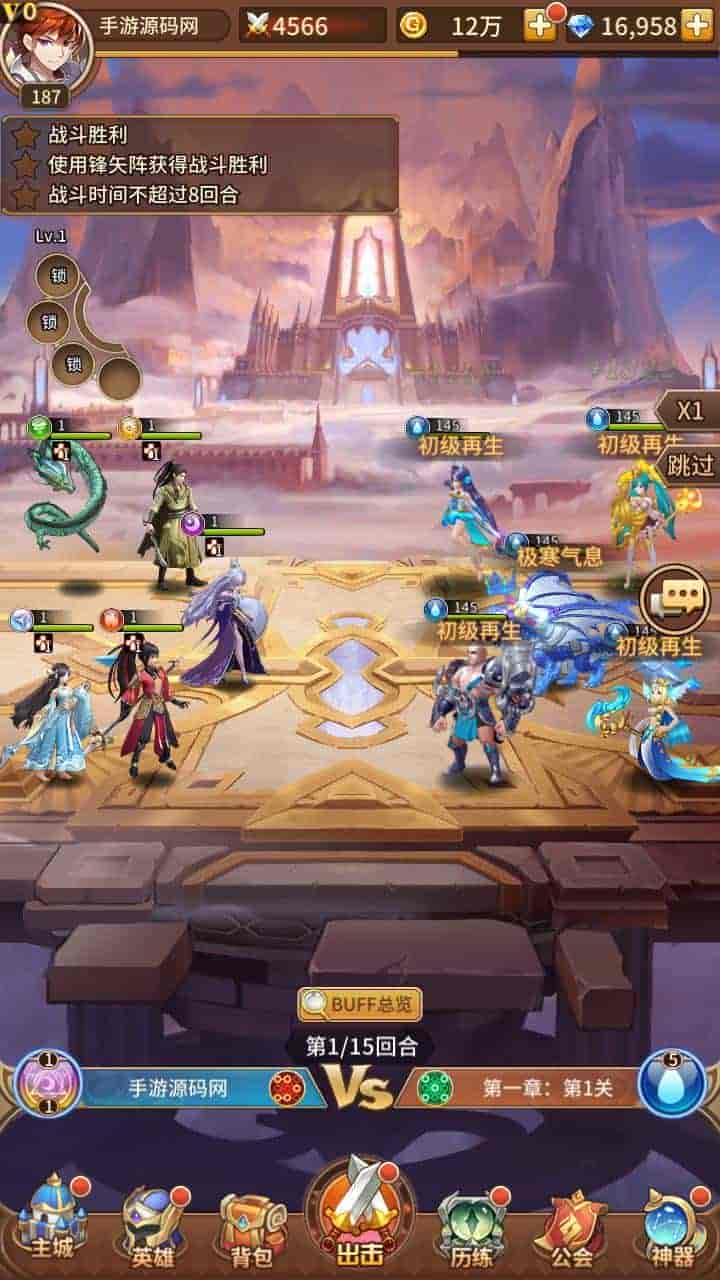Screen dimensions: 720x1280
Task: Show the BUFF总览 overview
Action: coord(360,1004)
